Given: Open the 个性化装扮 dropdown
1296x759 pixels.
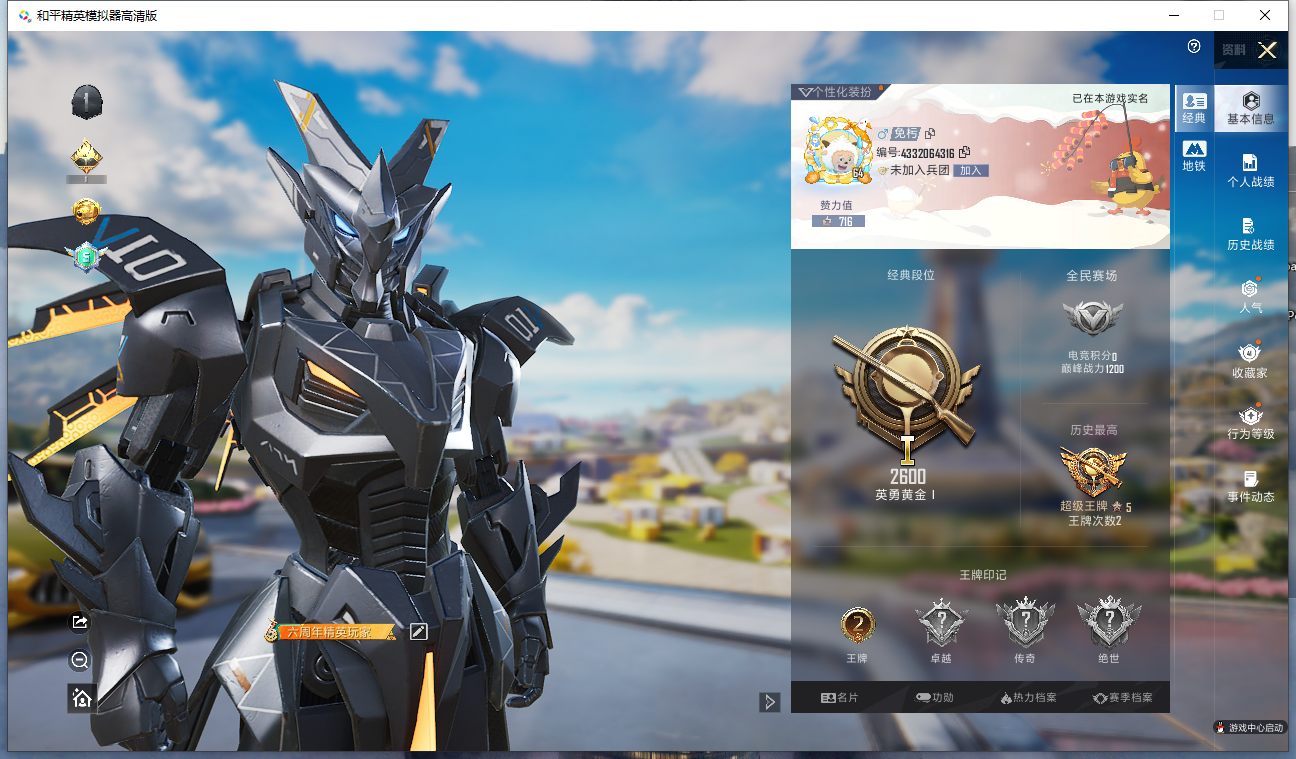Looking at the screenshot, I should [836, 92].
